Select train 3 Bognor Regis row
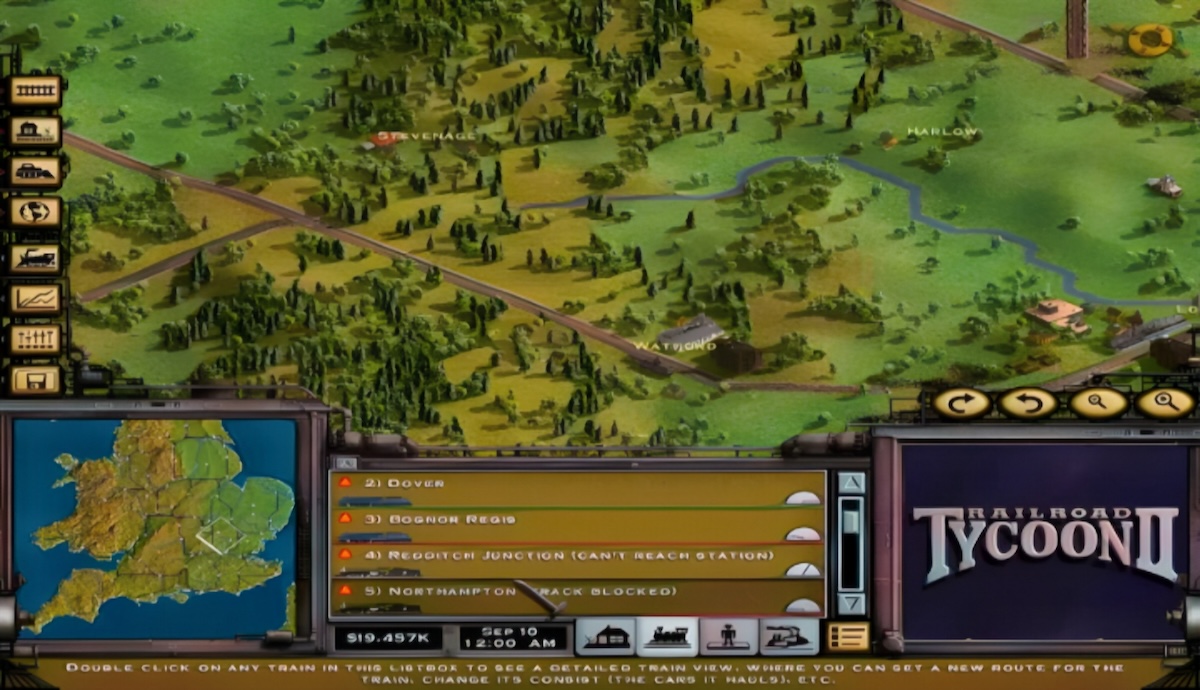The width and height of the screenshot is (1200, 690). (x=560, y=525)
